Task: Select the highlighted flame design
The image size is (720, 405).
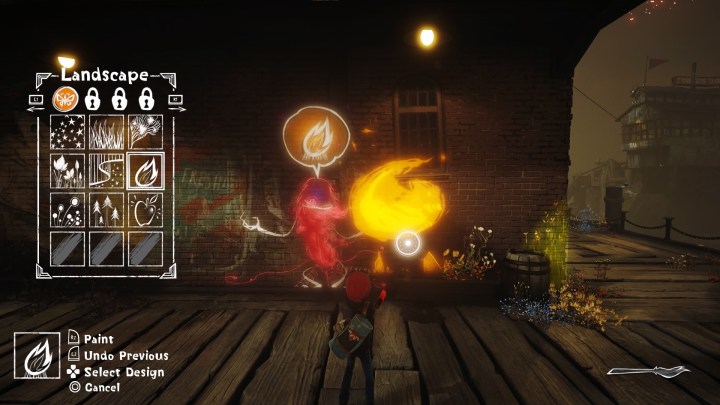Action: coord(143,170)
